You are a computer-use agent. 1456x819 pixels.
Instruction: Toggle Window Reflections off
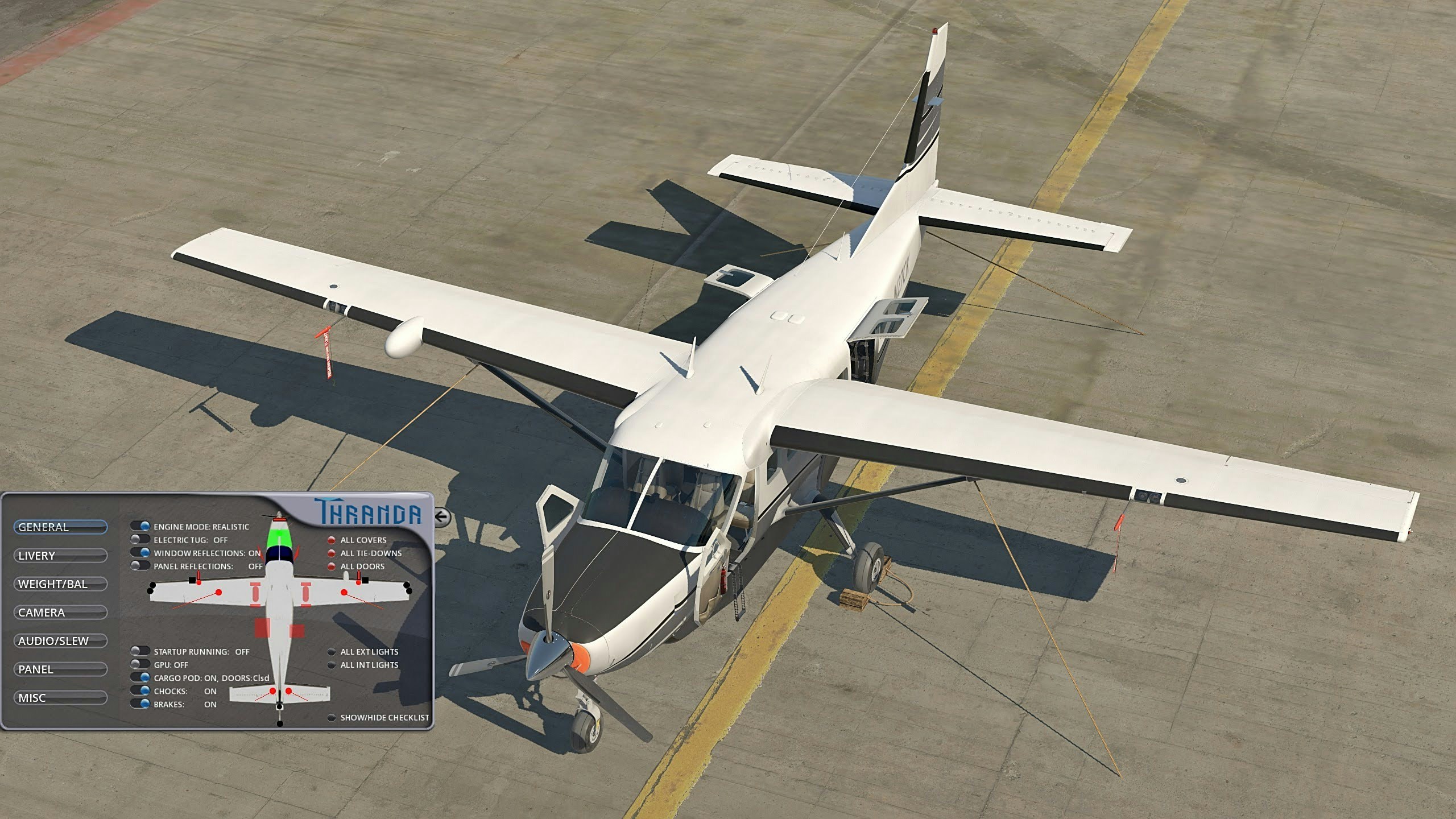tap(140, 553)
